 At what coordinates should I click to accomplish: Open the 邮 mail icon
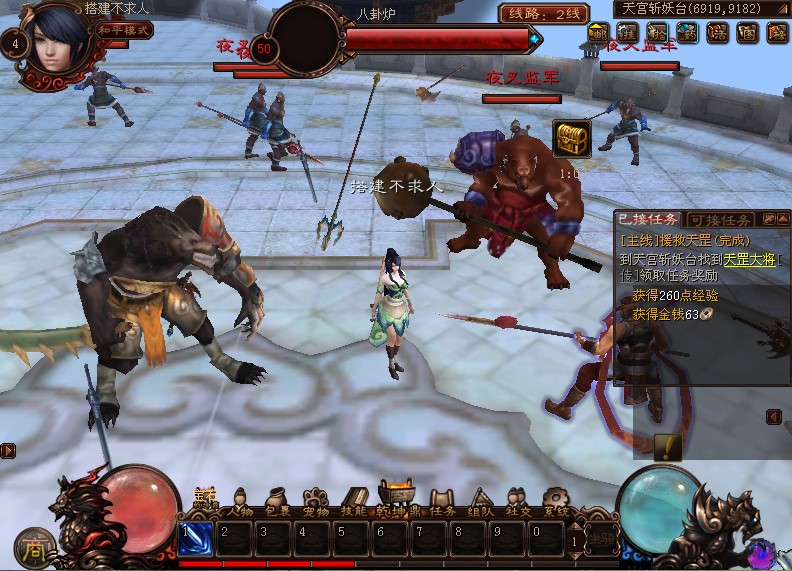click(597, 32)
